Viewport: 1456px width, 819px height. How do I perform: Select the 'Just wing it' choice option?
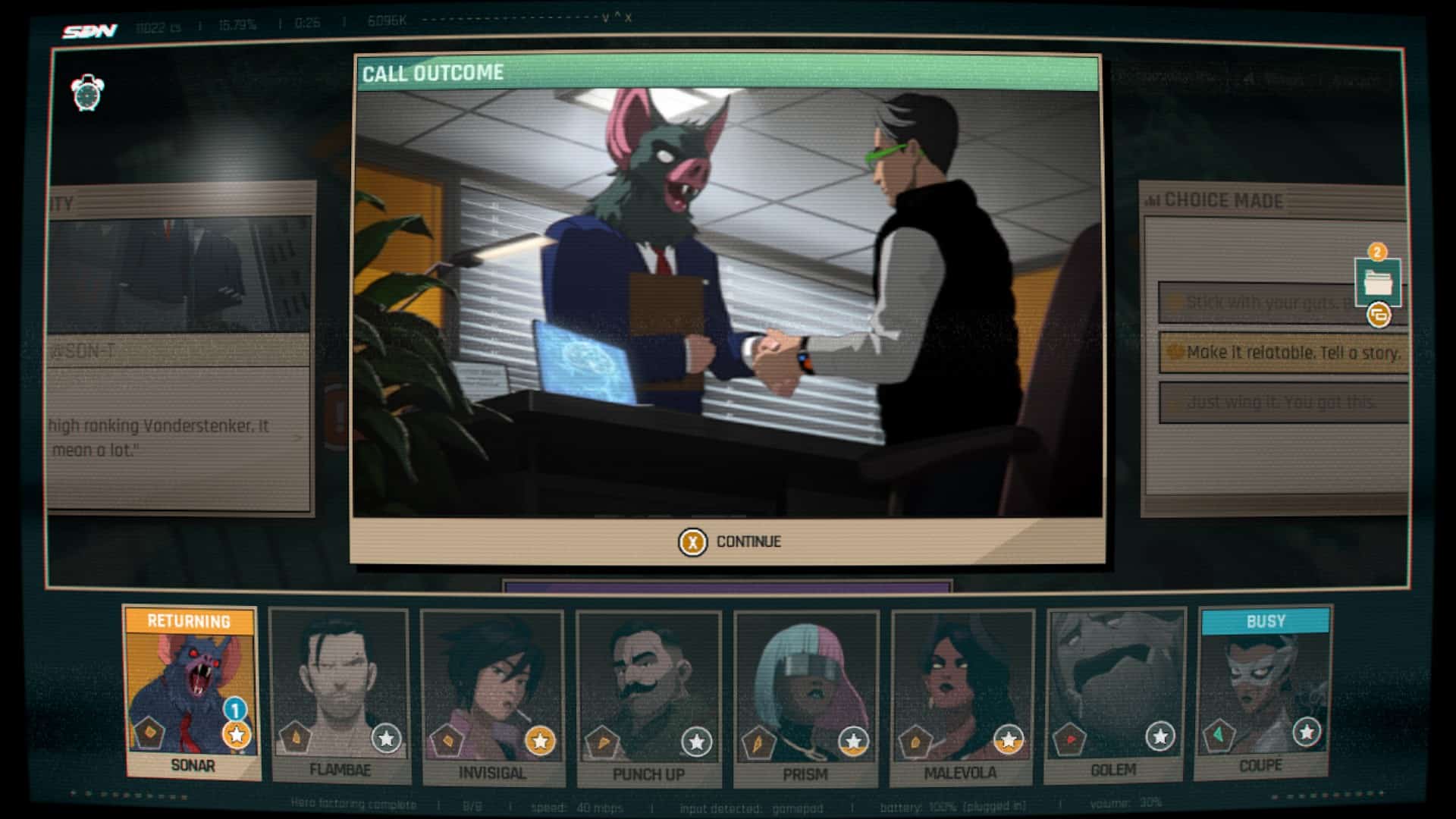1283,403
